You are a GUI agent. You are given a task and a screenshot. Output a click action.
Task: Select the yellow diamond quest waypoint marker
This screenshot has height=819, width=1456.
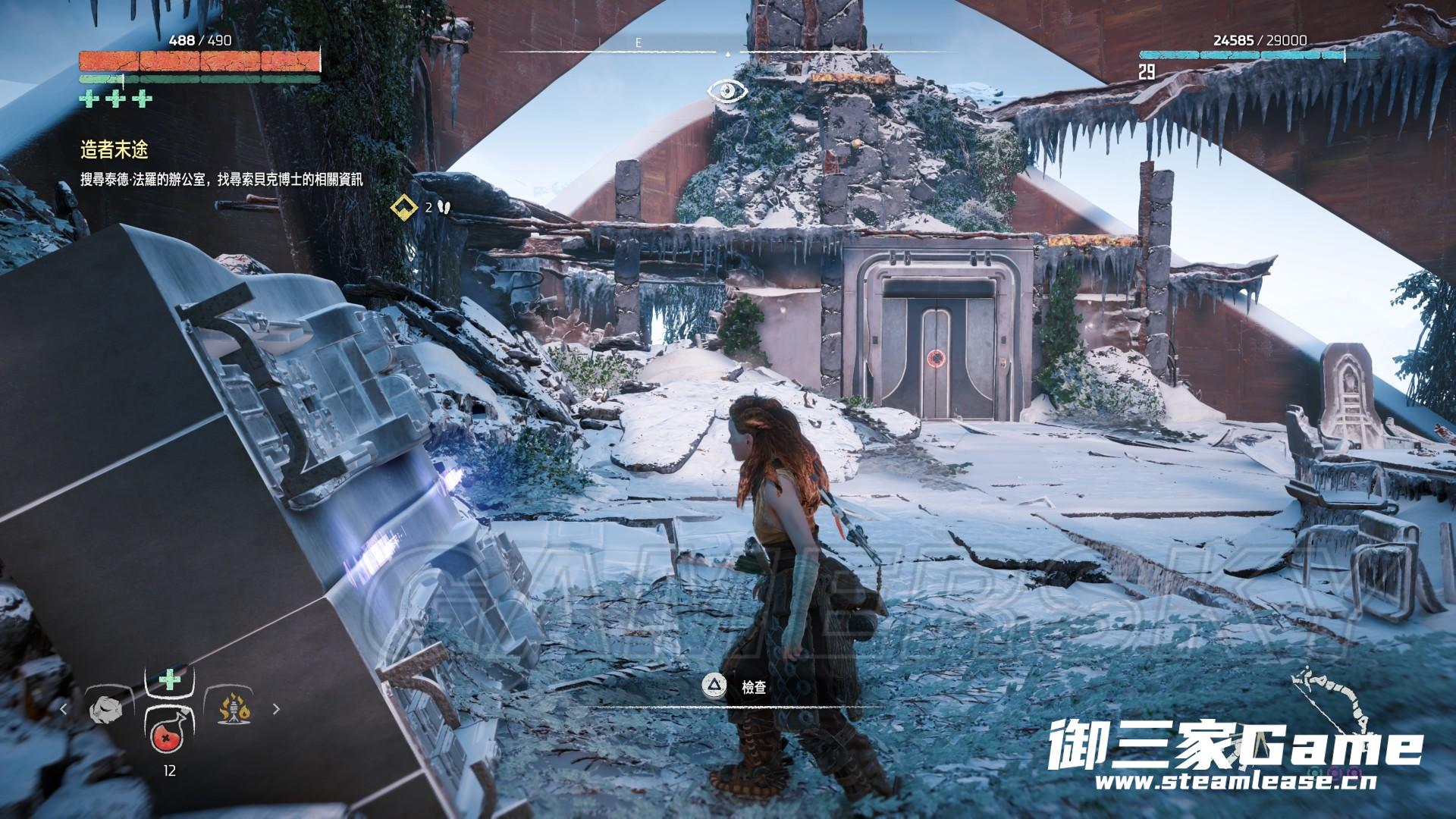coord(402,206)
